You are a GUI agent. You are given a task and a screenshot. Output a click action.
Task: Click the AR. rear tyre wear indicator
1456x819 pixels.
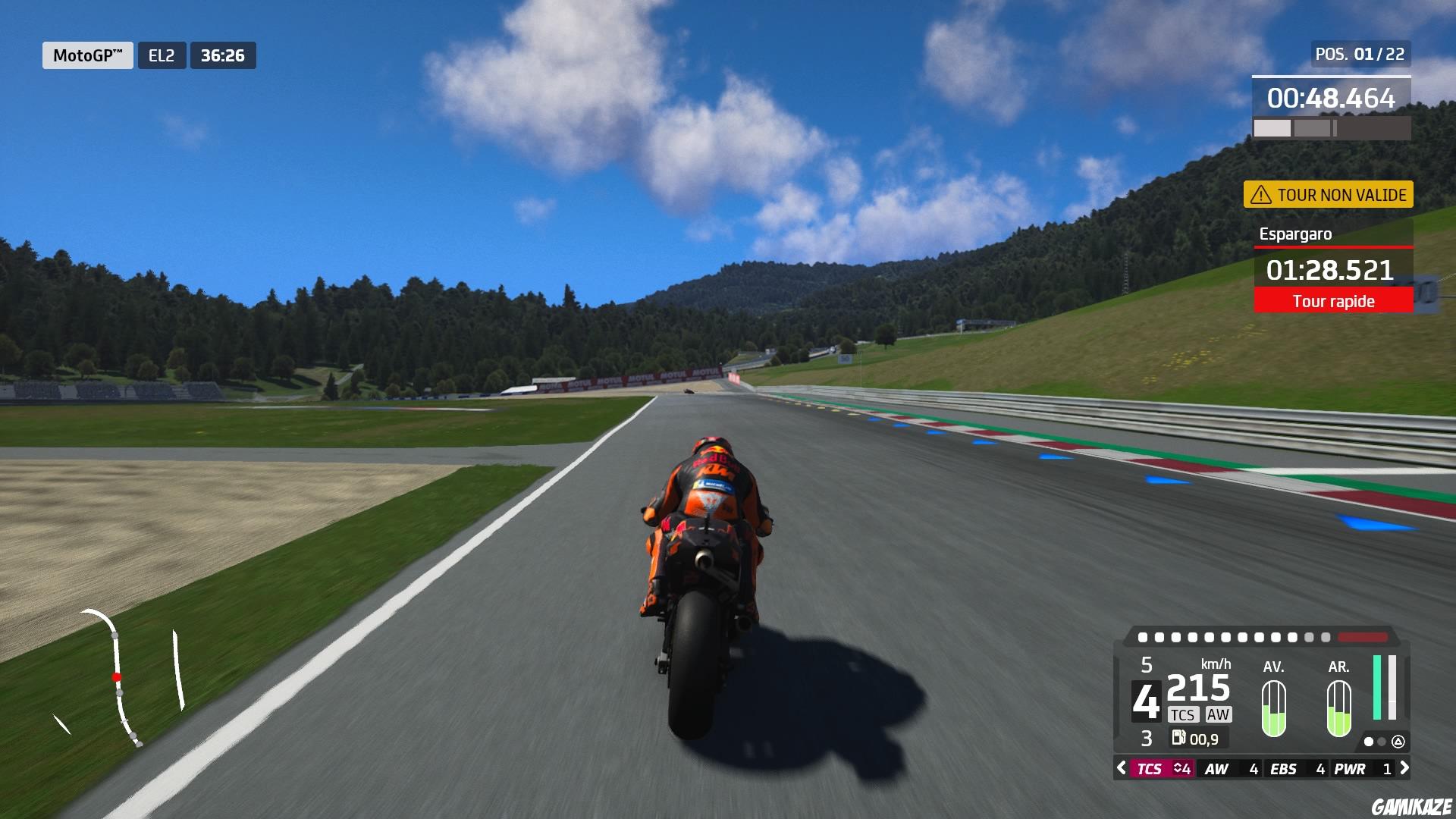pyautogui.click(x=1339, y=709)
